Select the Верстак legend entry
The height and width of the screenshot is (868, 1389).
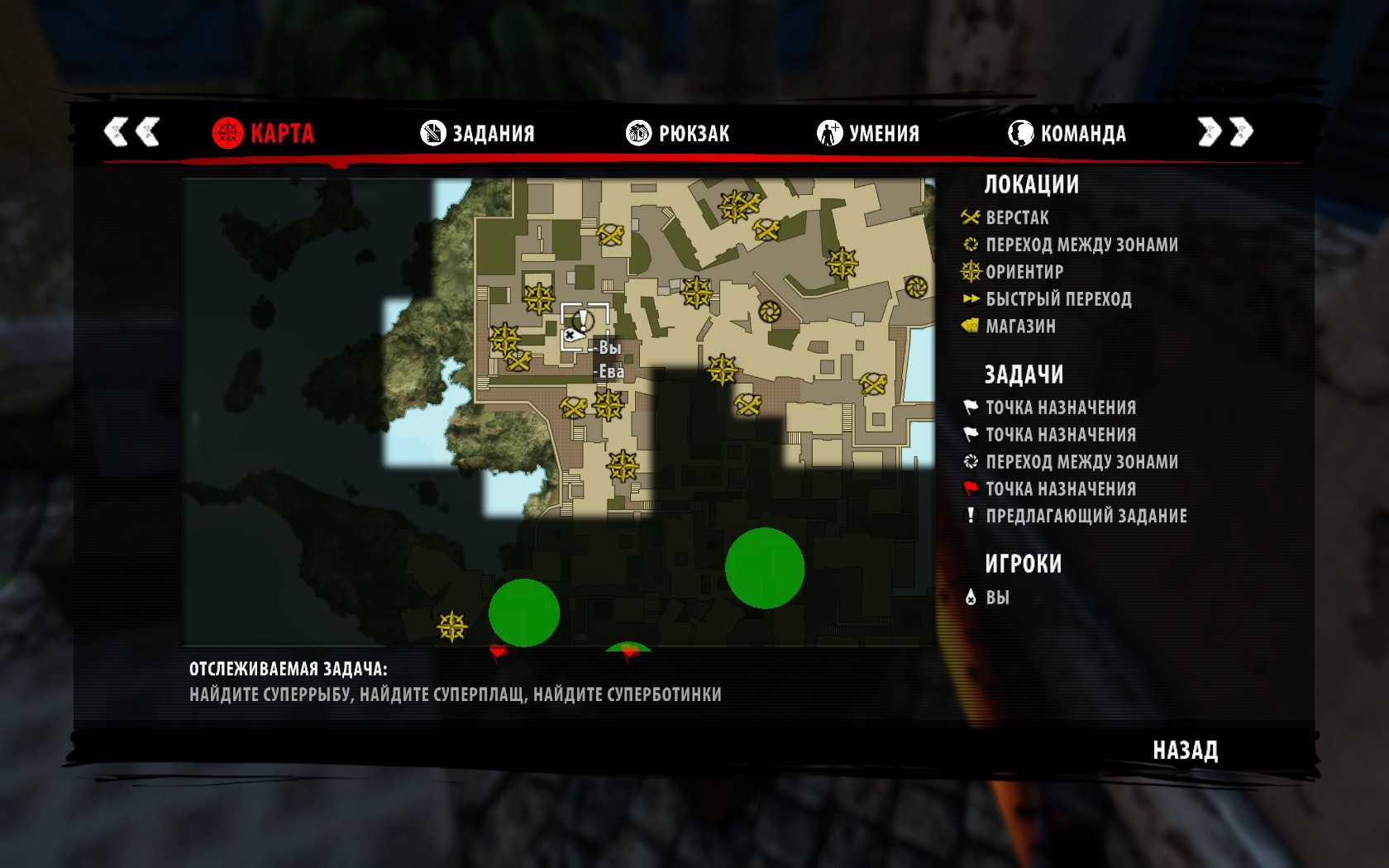1016,217
